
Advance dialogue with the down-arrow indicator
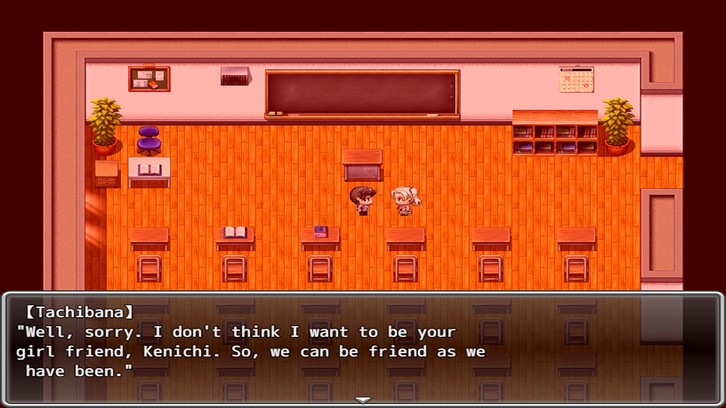pyautogui.click(x=363, y=400)
